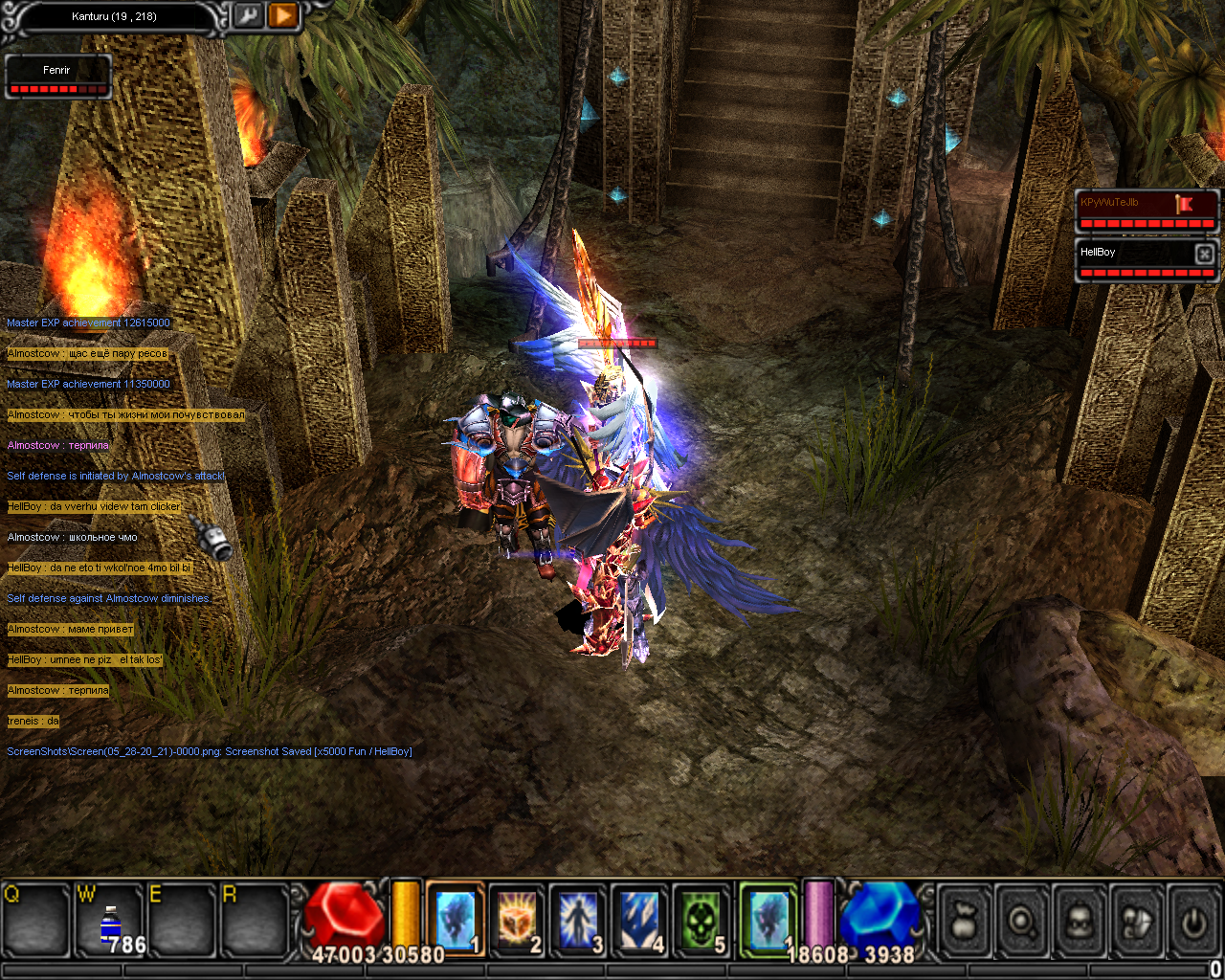The image size is (1225, 980).
Task: Click the red flag on KPyWuTeJlb's frame
Action: tap(1185, 203)
